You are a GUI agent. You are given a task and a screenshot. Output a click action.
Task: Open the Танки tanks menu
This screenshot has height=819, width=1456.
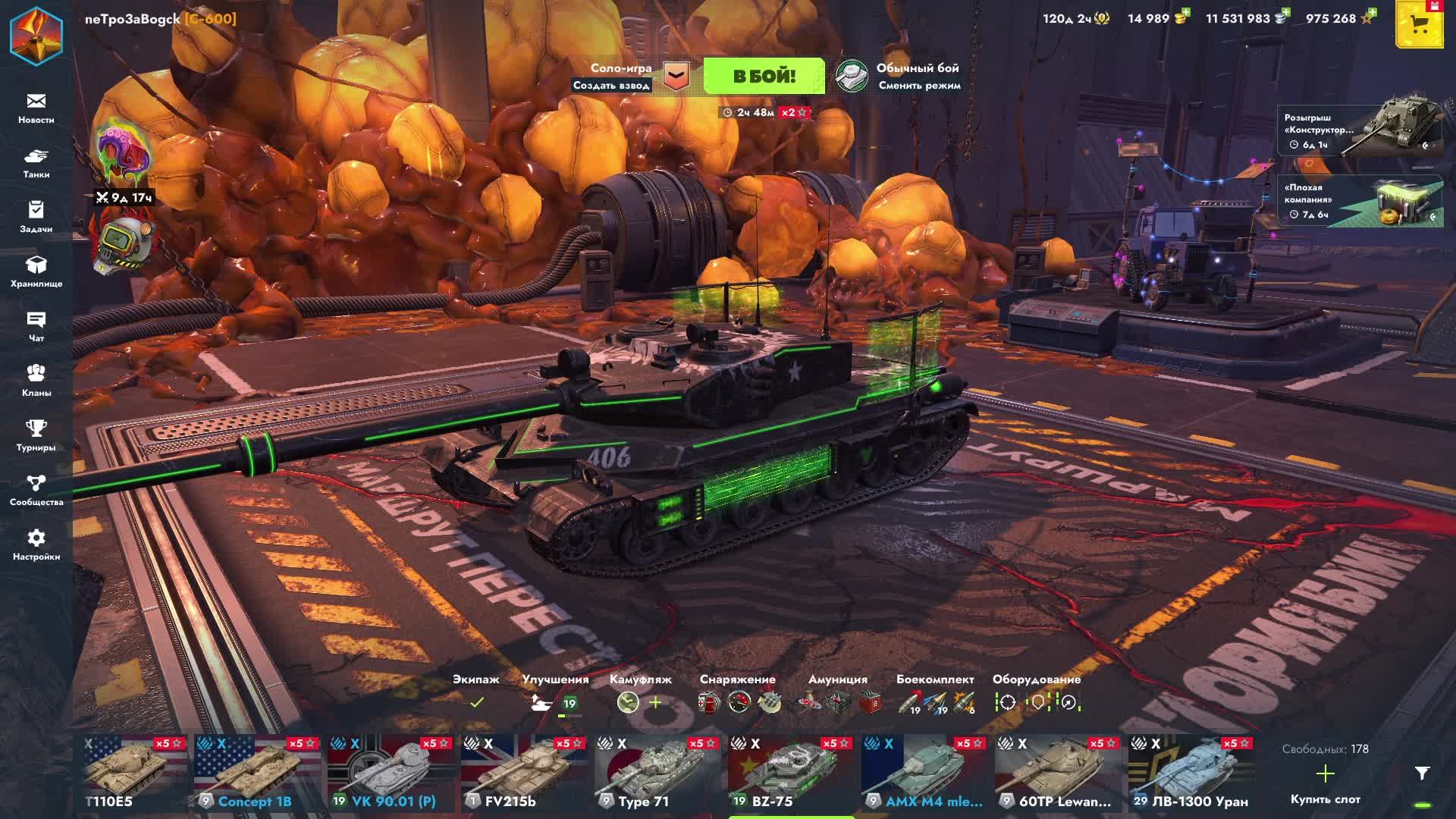pos(36,163)
